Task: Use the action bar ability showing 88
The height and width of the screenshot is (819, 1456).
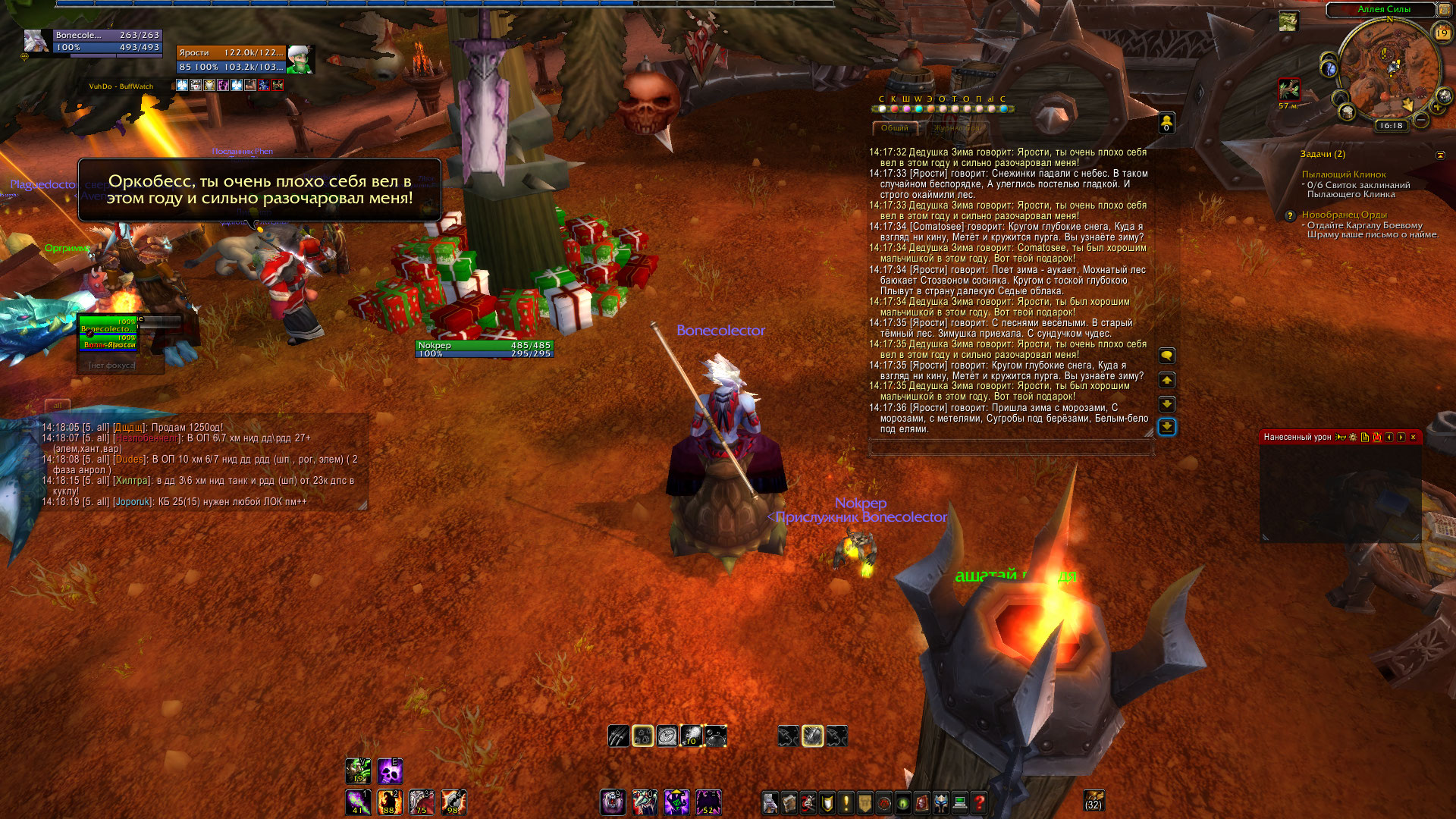Action: point(390,802)
